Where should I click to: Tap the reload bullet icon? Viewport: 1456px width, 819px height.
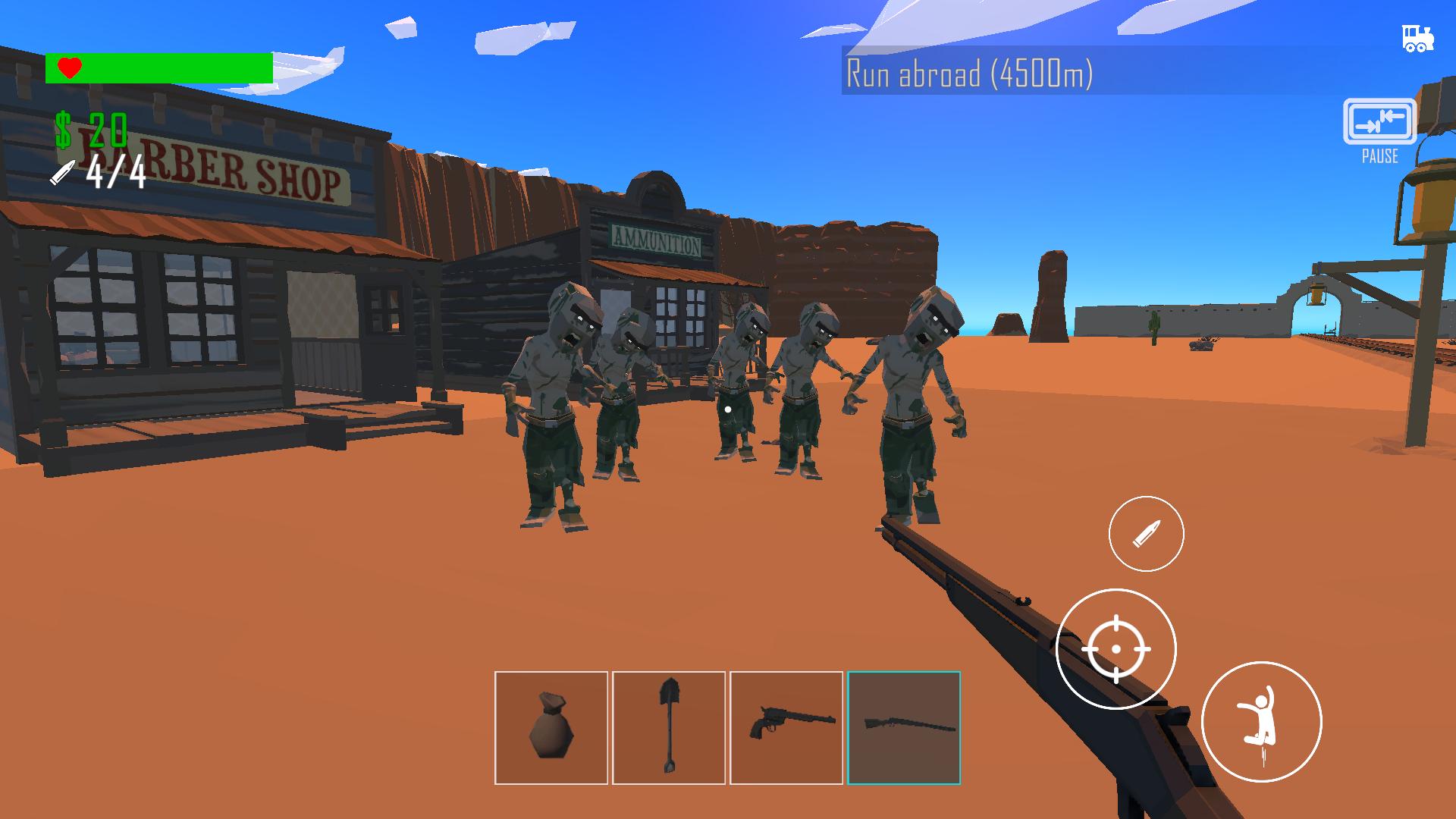point(1146,533)
